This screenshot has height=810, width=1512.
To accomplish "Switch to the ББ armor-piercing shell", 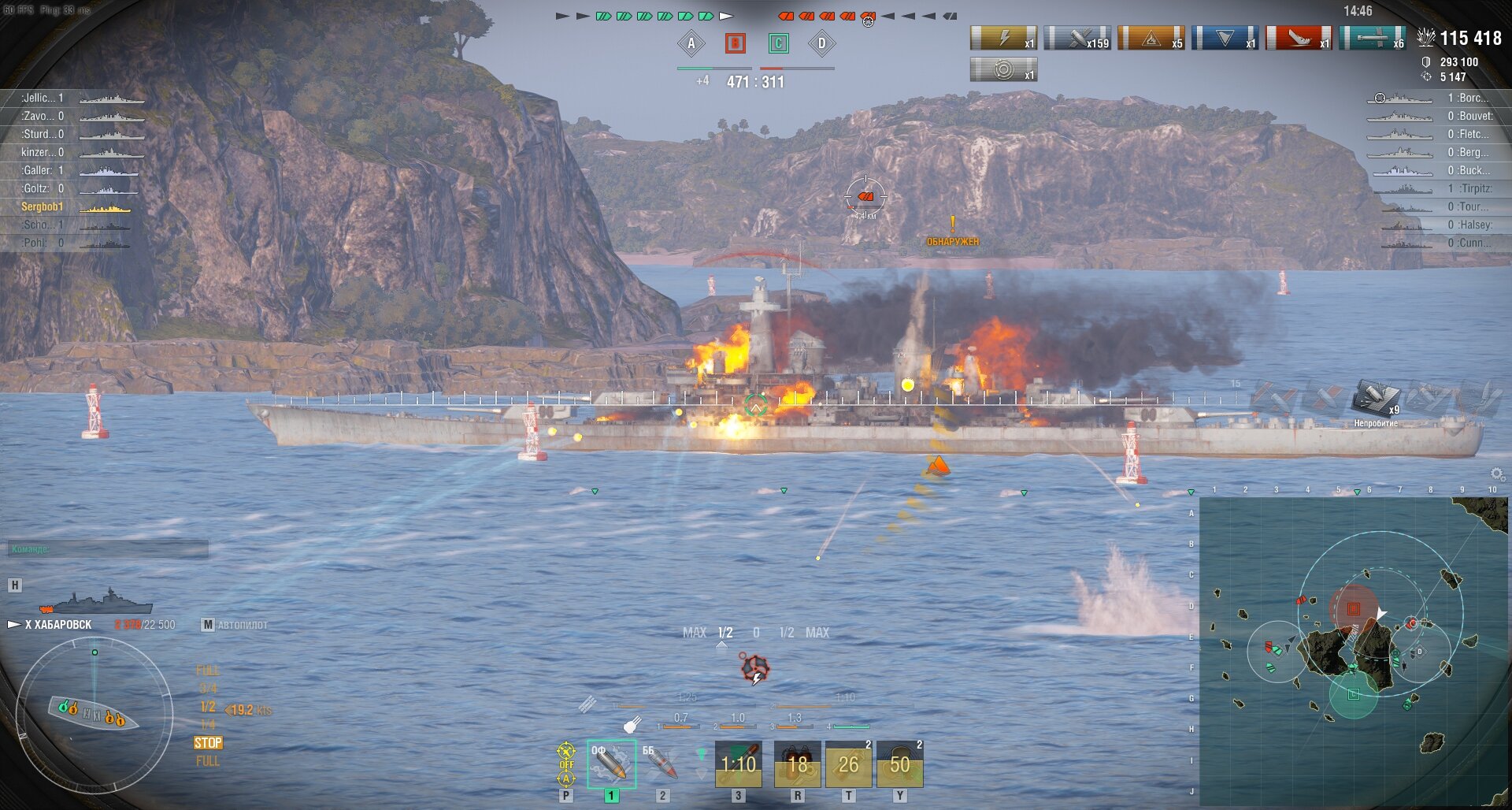I will pos(661,764).
